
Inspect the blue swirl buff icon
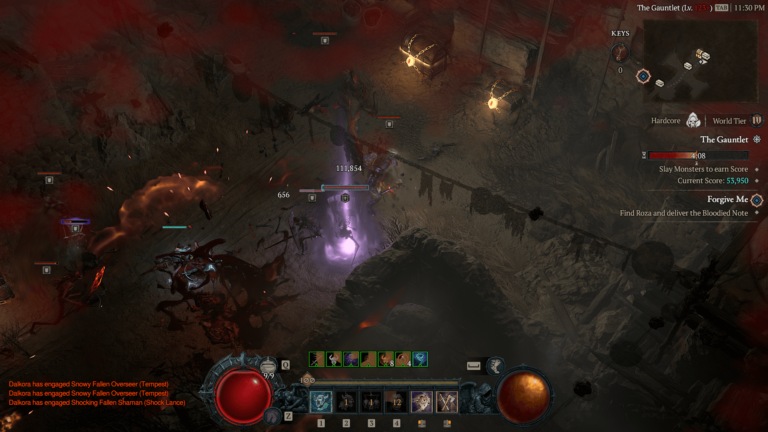[420, 359]
